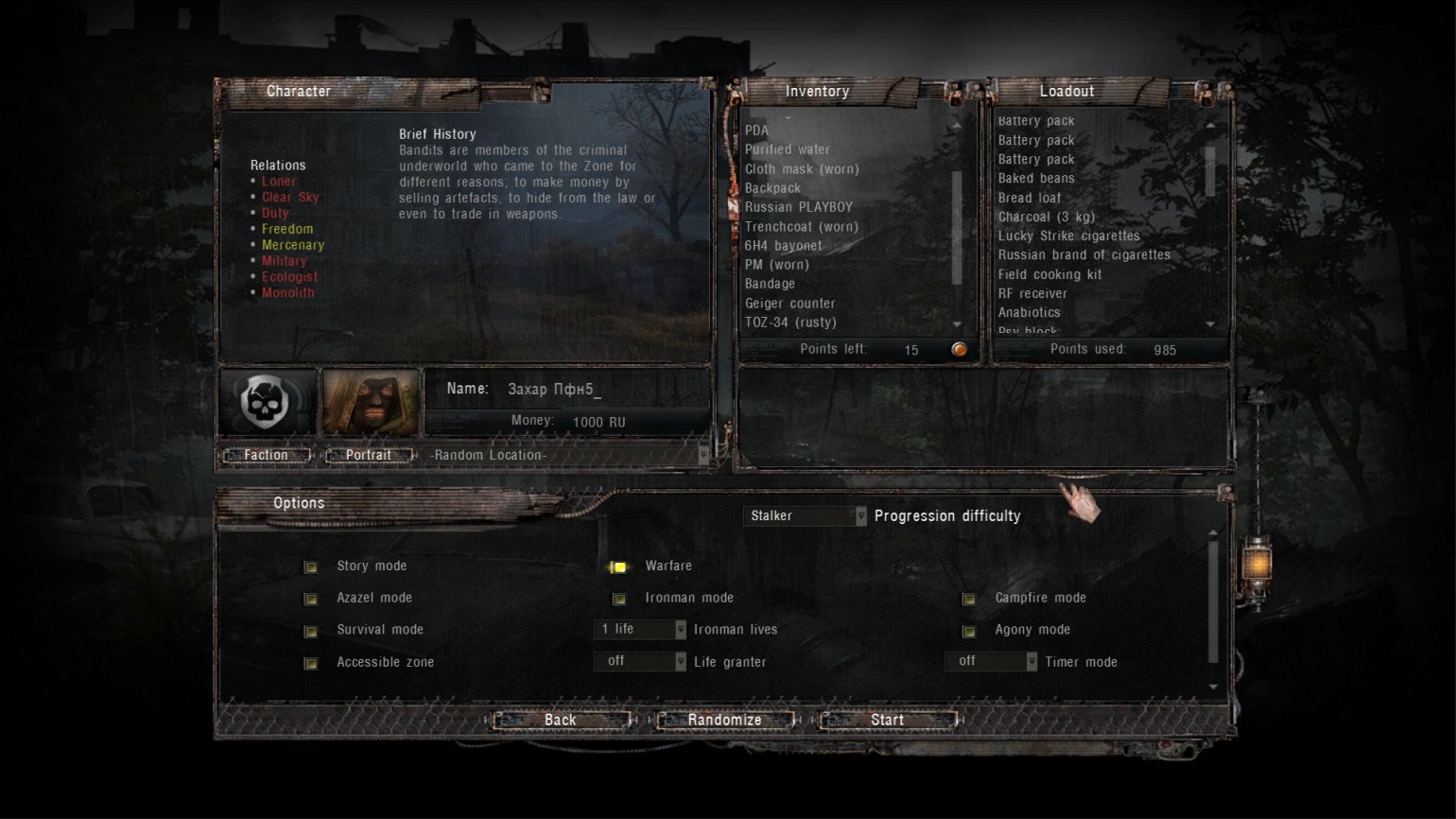Enable Azazel mode
The image size is (1456, 819).
coord(311,599)
